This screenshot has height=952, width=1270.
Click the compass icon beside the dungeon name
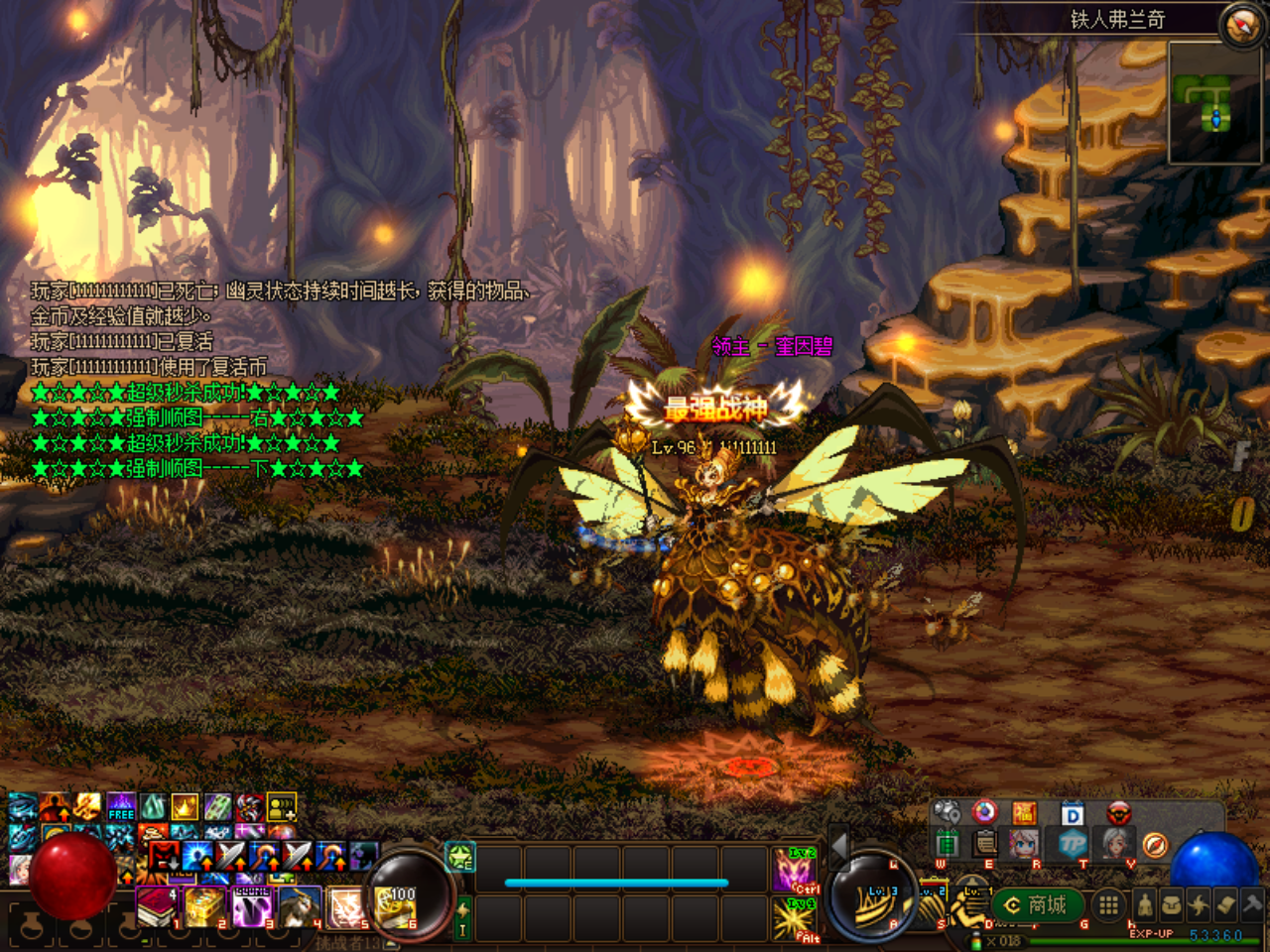pyautogui.click(x=1242, y=25)
